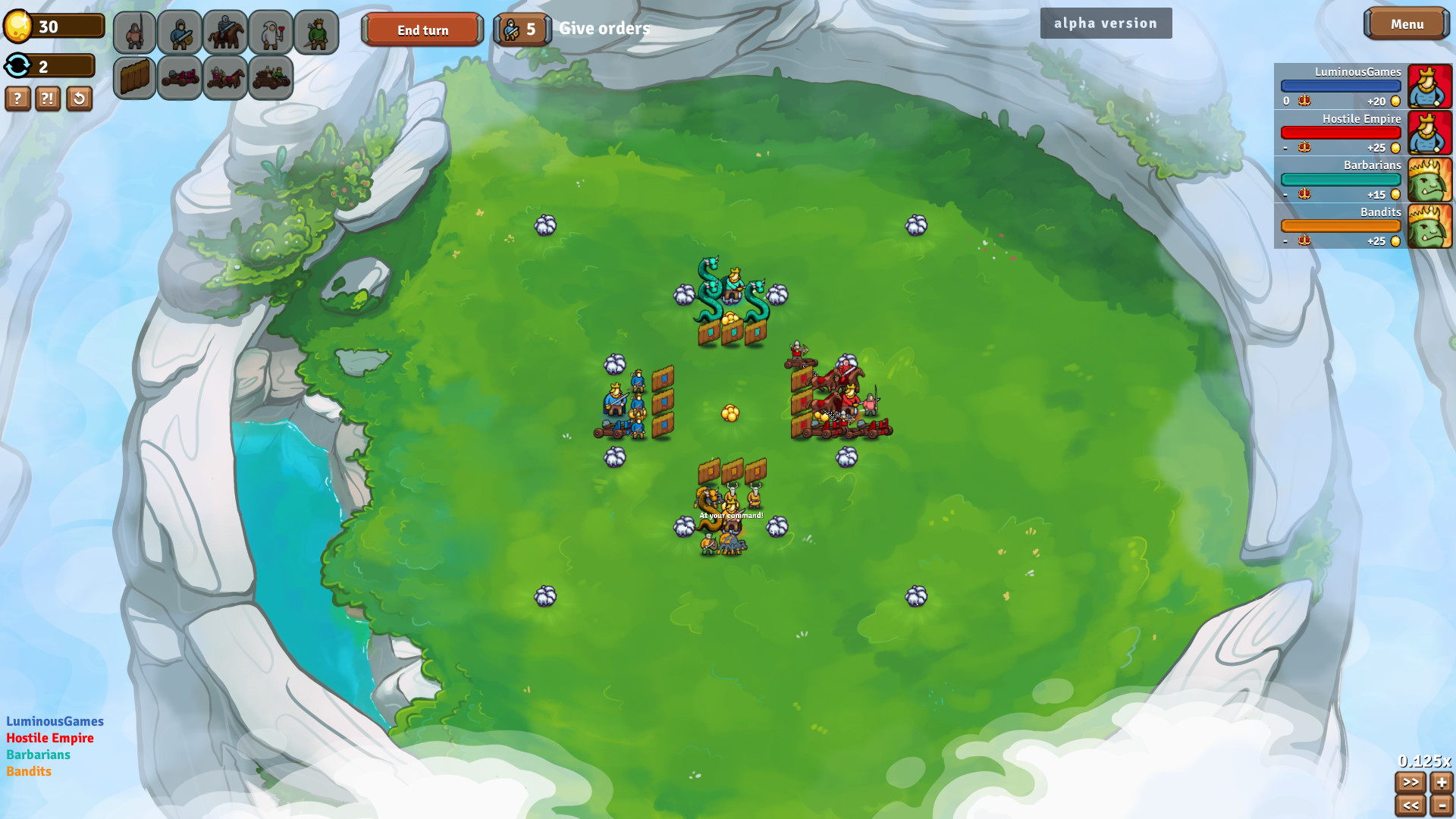Choose the catapult unit icon
This screenshot has width=1456, height=819.
[x=180, y=77]
